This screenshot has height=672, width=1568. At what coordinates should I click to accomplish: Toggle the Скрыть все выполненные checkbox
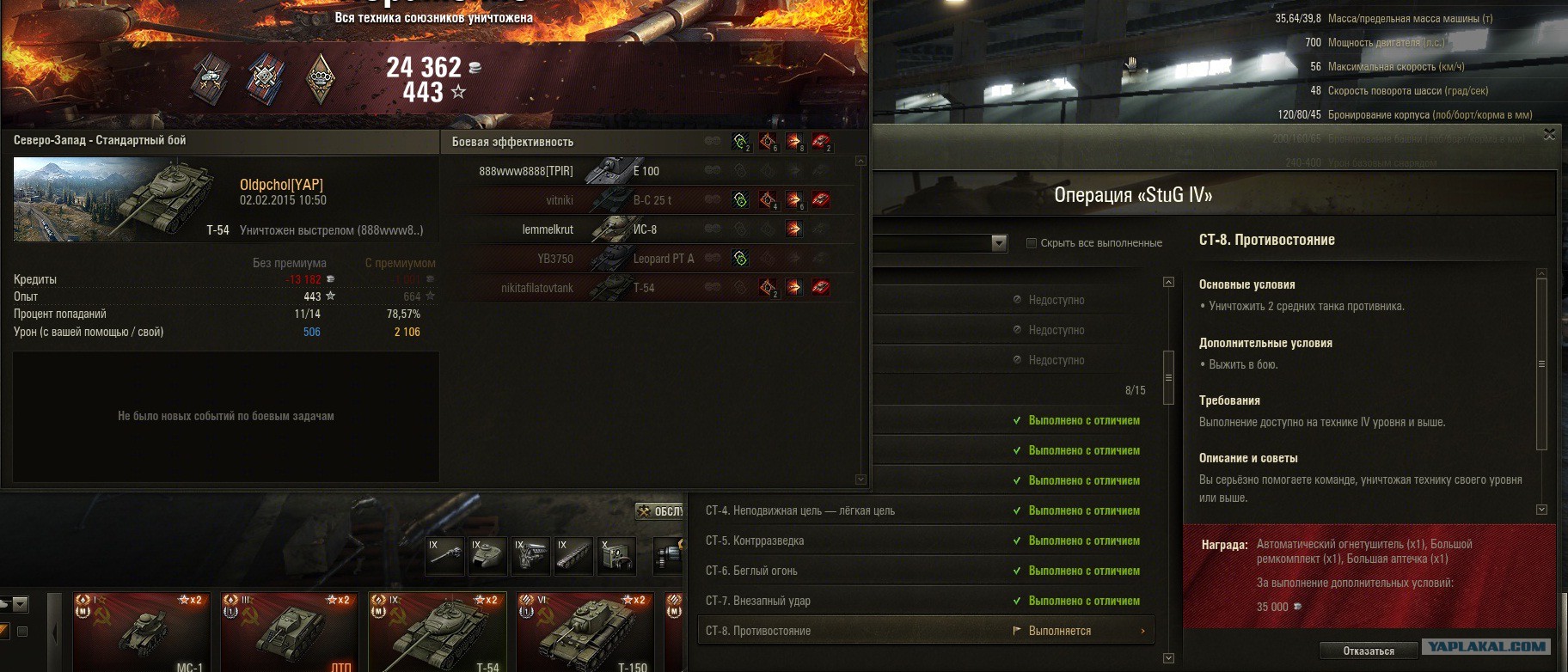(x=1032, y=243)
